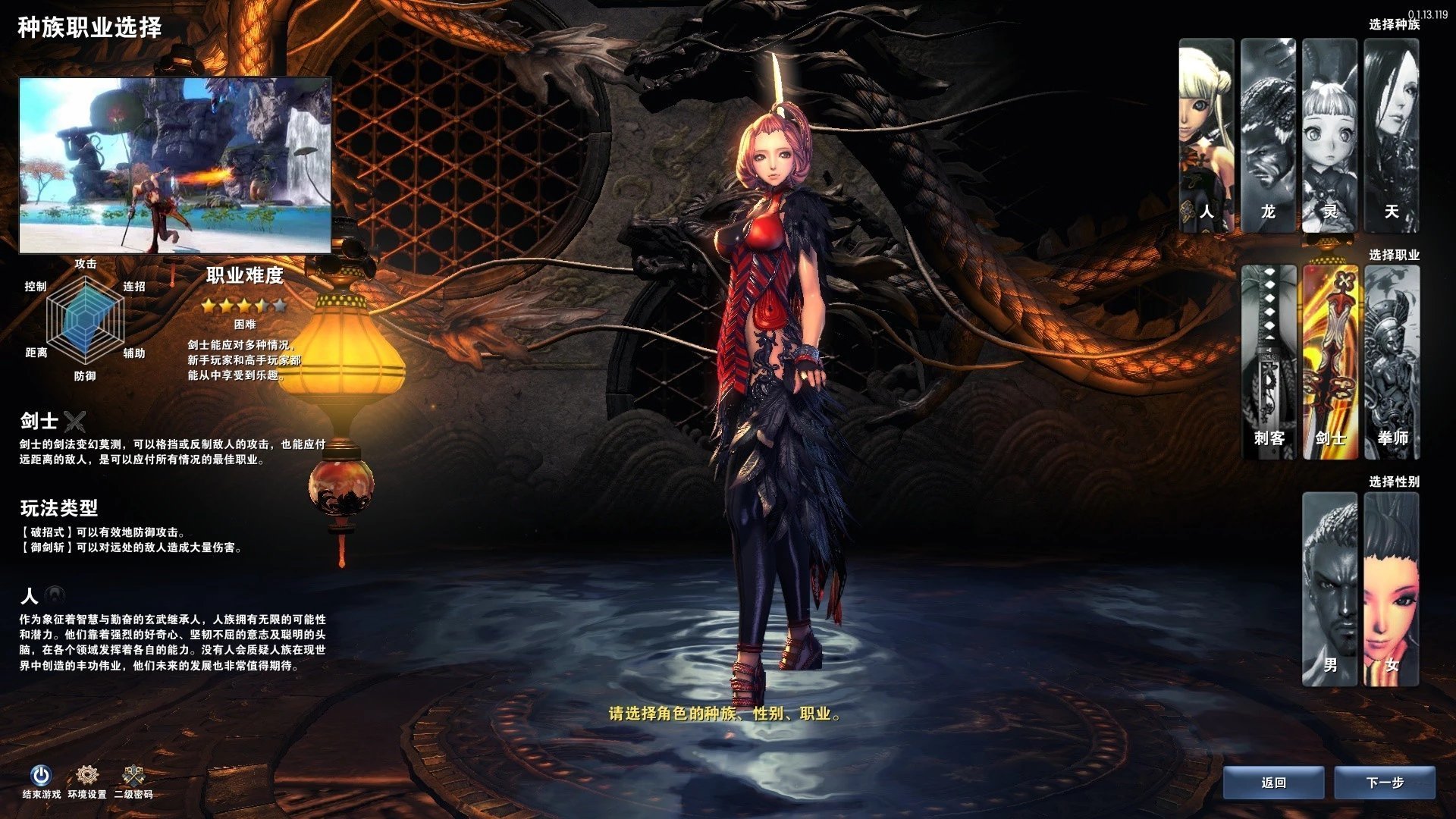
Task: Select the 剑士 (Swordsman) class card
Action: [1330, 362]
